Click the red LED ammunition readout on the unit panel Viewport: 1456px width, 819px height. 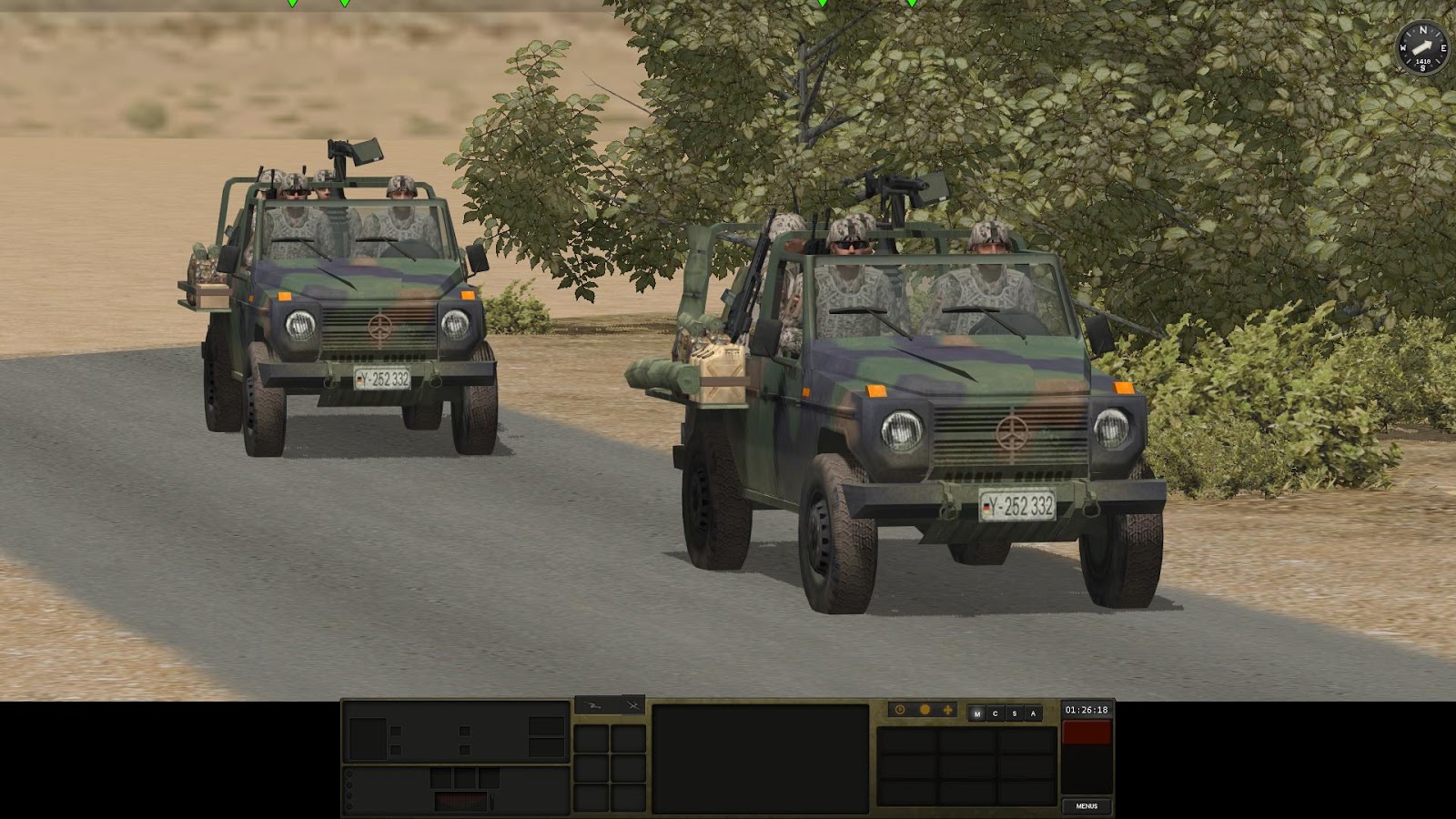coord(462,799)
